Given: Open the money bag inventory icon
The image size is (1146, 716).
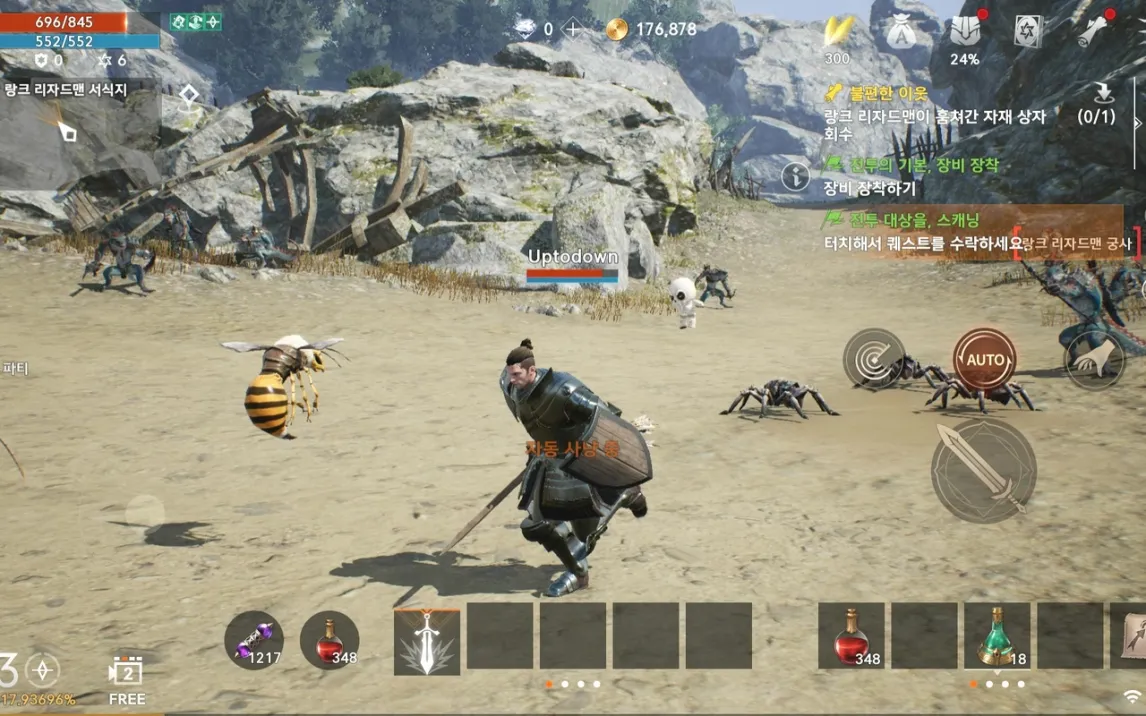Looking at the screenshot, I should pos(901,33).
